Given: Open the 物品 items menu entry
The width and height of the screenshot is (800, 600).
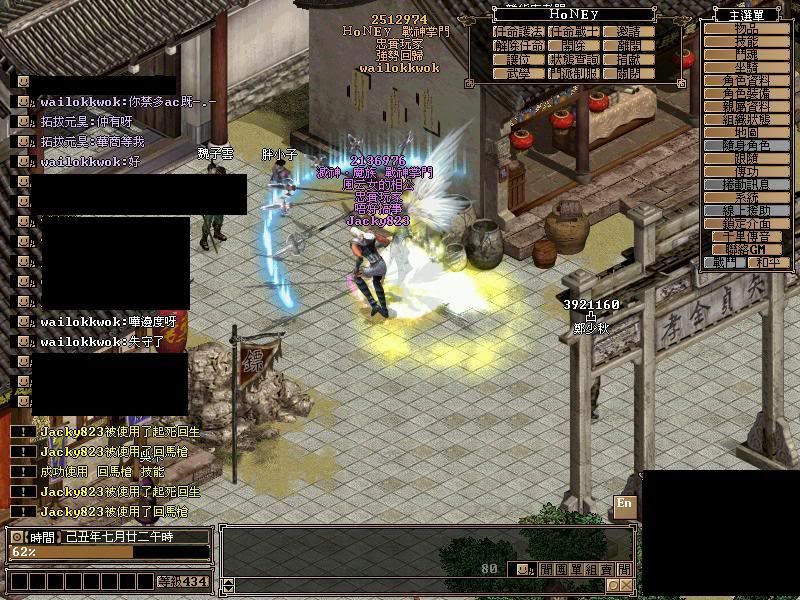Looking at the screenshot, I should 744,30.
